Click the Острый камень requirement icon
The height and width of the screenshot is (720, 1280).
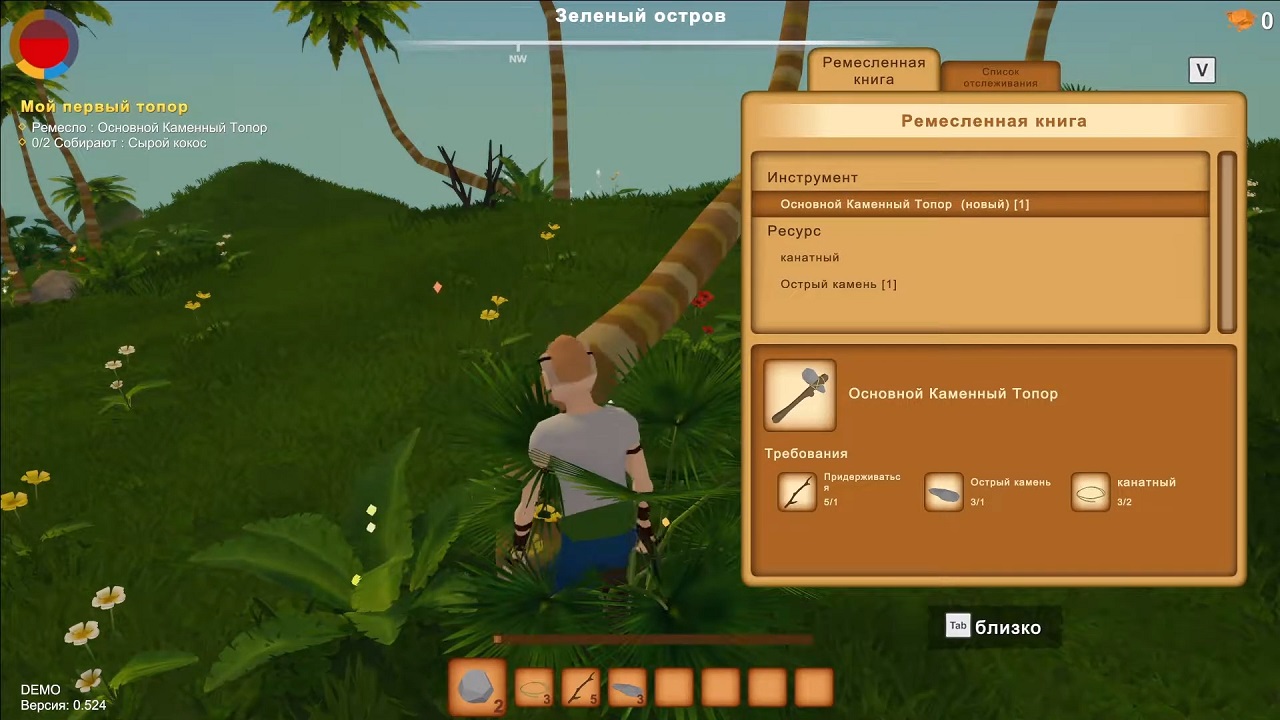pyautogui.click(x=944, y=492)
